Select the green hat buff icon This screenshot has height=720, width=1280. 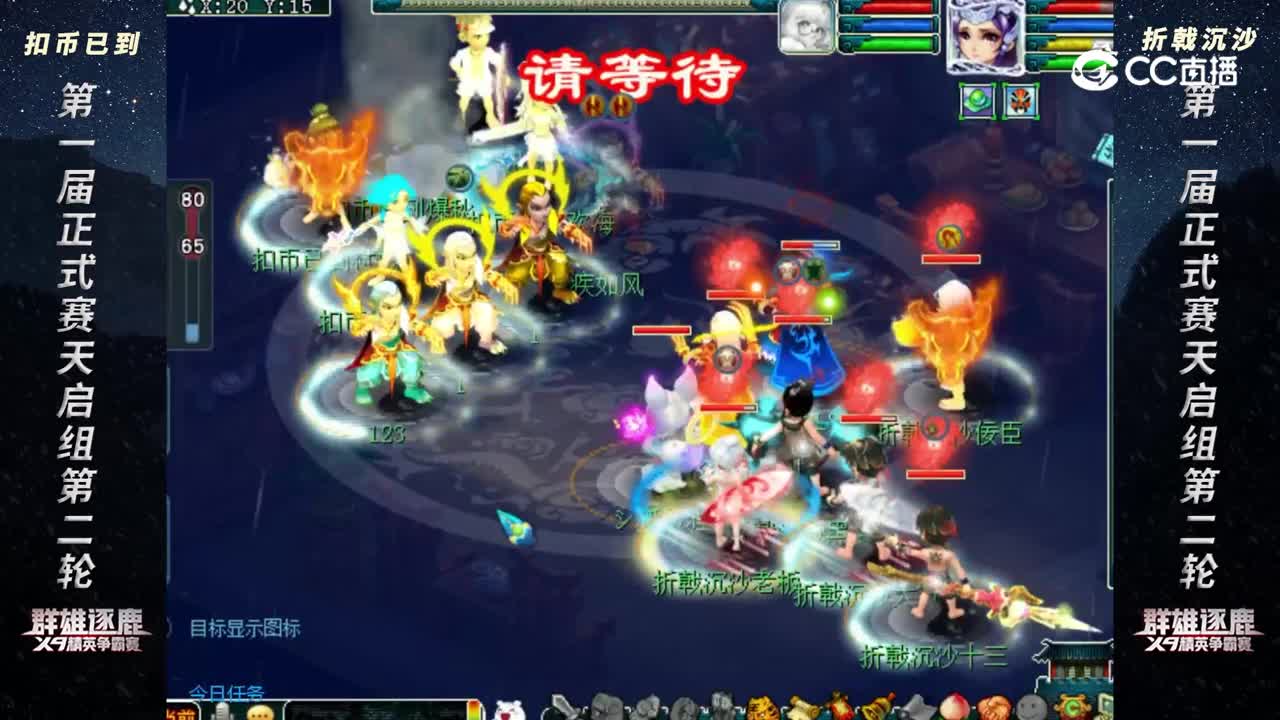978,100
